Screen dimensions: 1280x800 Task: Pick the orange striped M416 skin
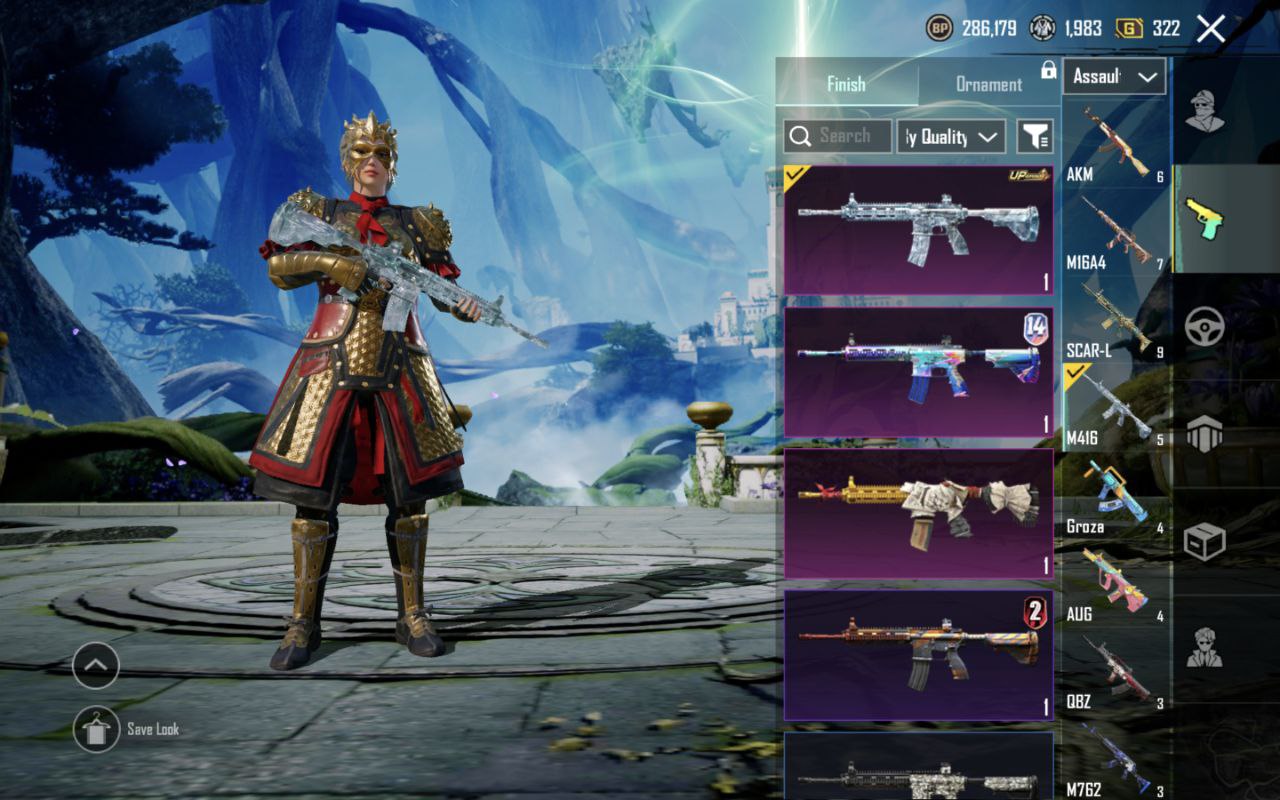918,655
